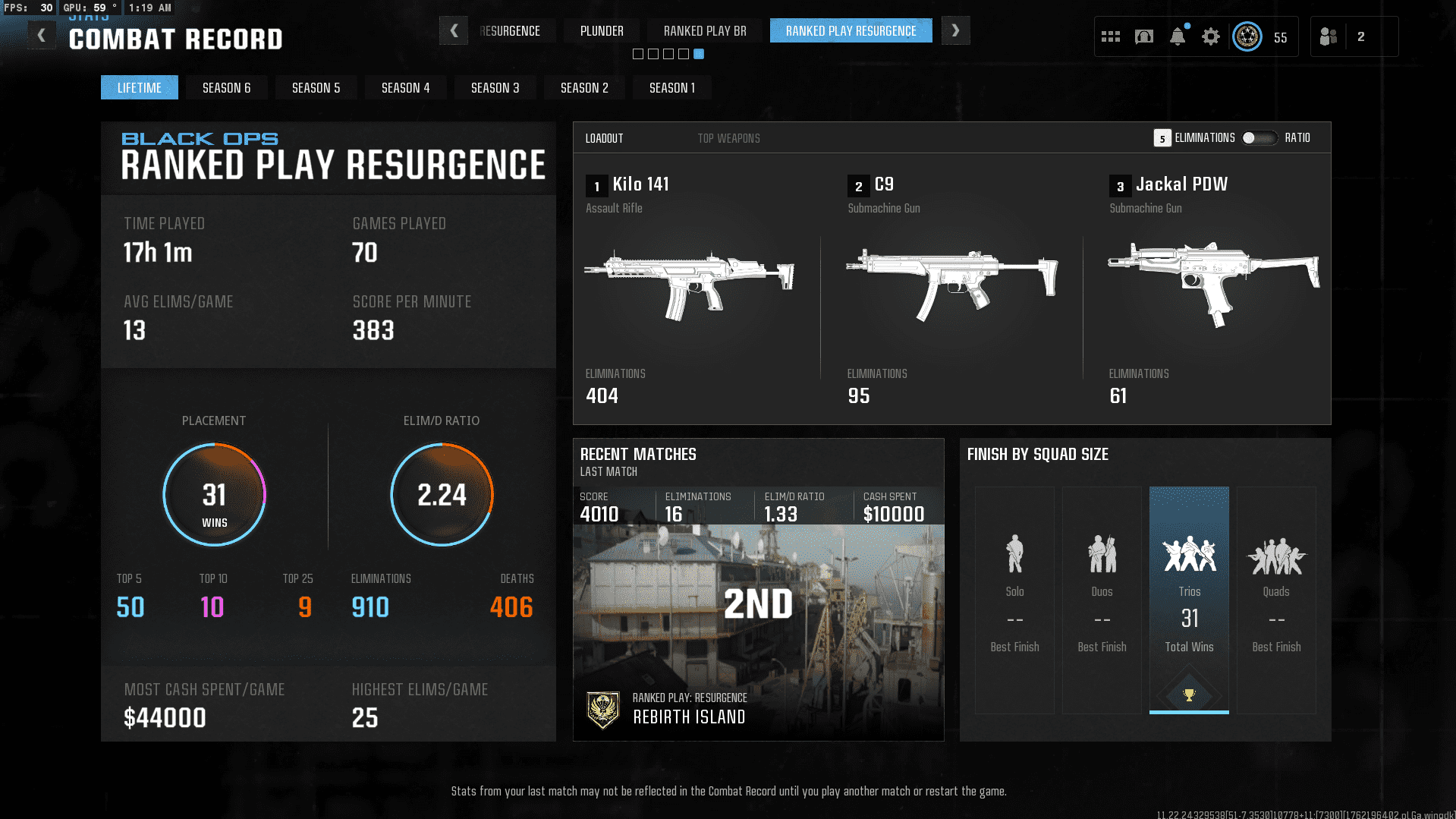Open the social friends panel
The image size is (1456, 819).
pos(1328,36)
